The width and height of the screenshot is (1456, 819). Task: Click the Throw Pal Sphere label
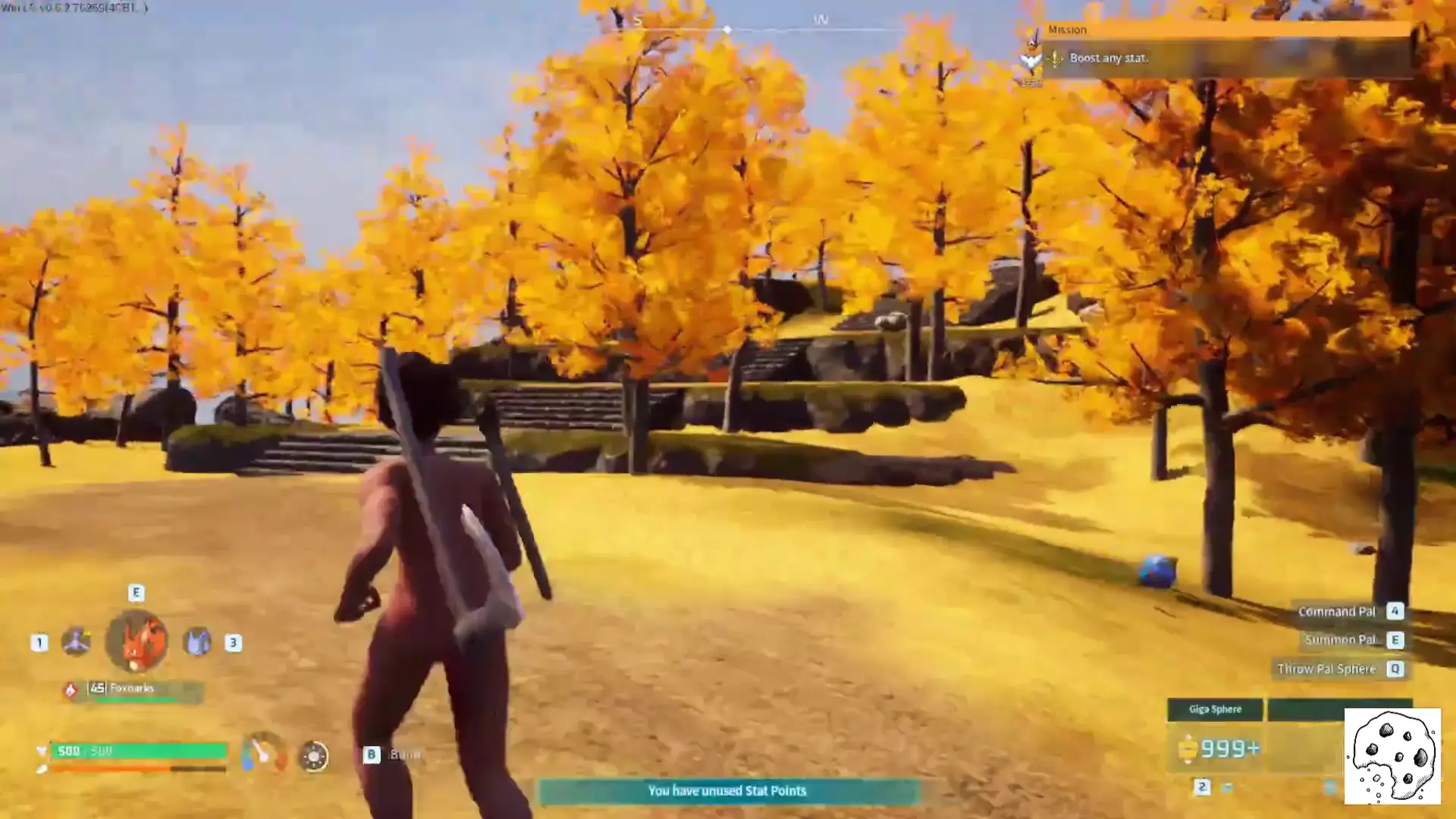pyautogui.click(x=1326, y=669)
